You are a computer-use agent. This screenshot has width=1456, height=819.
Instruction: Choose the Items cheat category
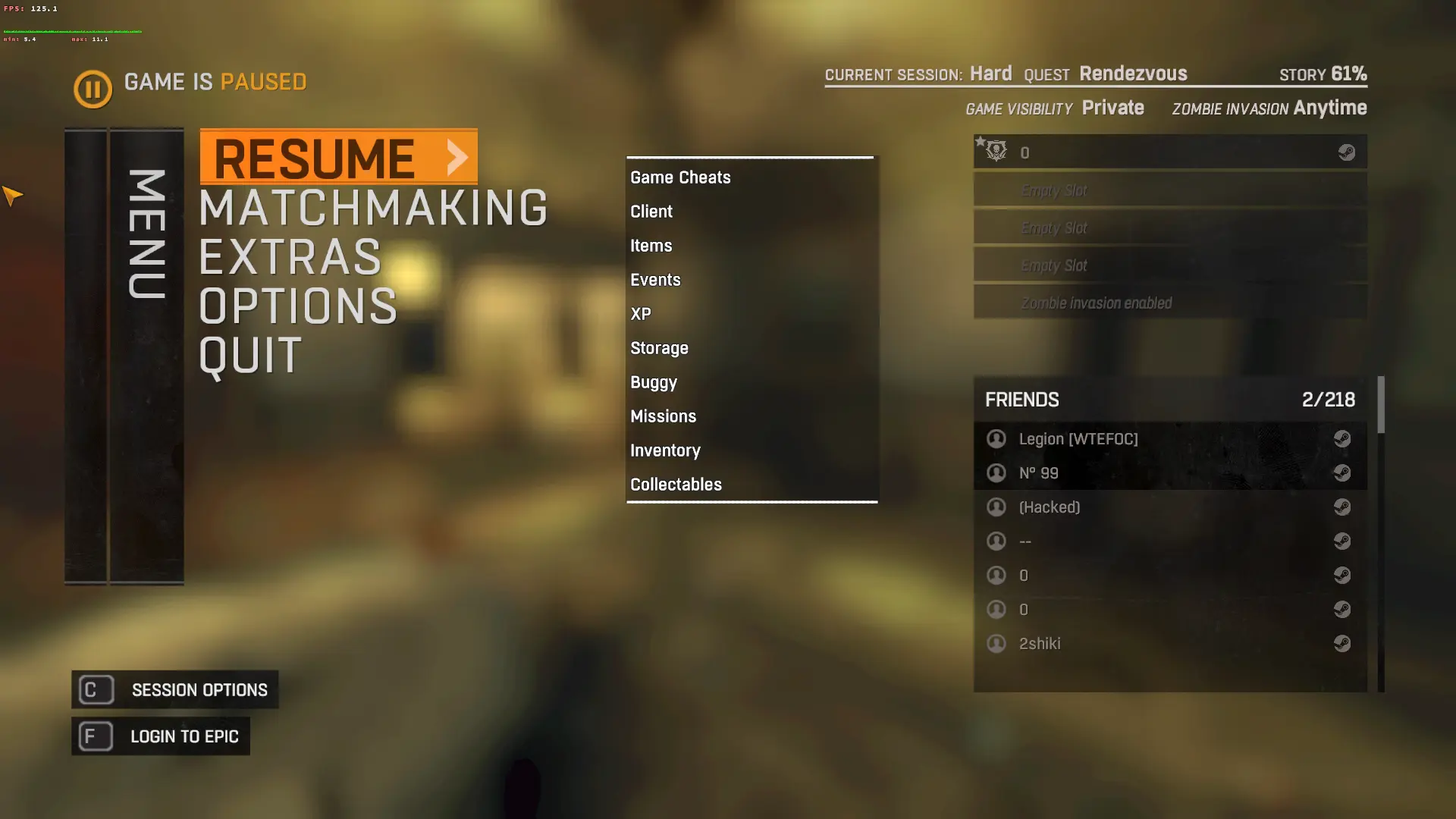[651, 246]
